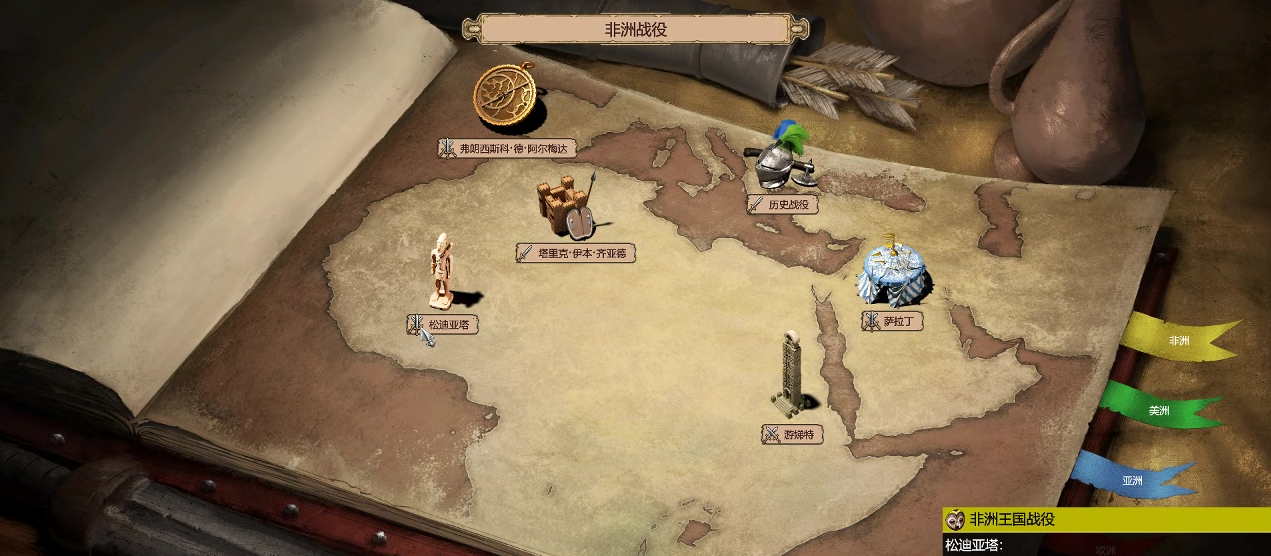
Task: Open the 游娣特 campaign
Action: (792, 434)
